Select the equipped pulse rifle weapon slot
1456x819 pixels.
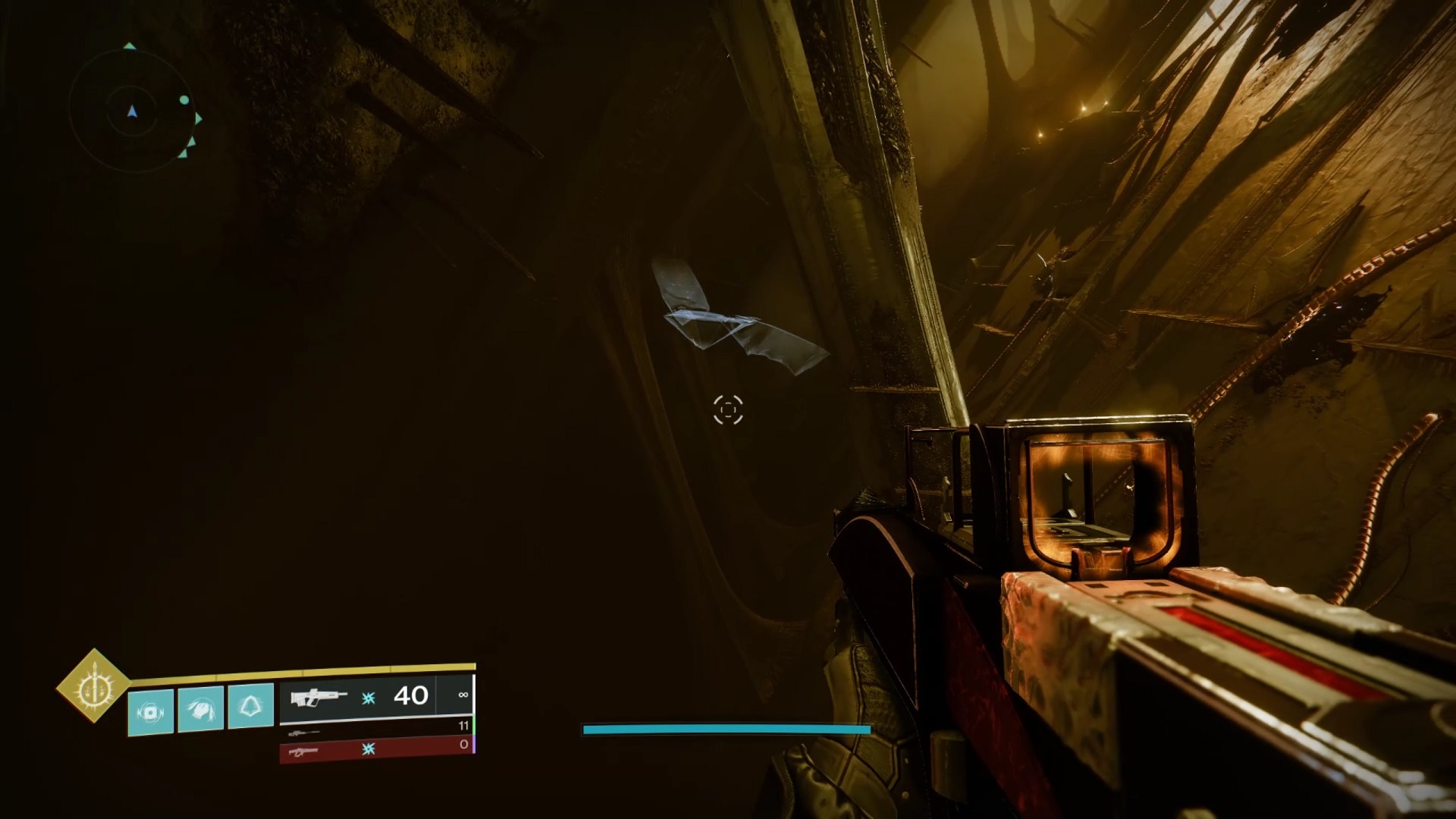[357, 695]
